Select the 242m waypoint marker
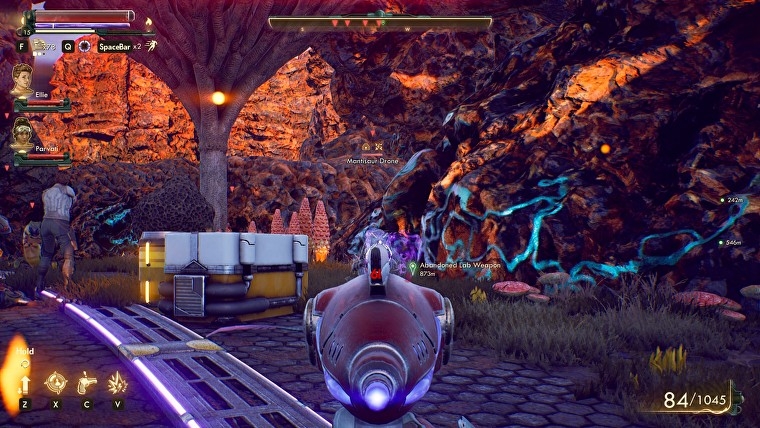The image size is (760, 428). 722,200
